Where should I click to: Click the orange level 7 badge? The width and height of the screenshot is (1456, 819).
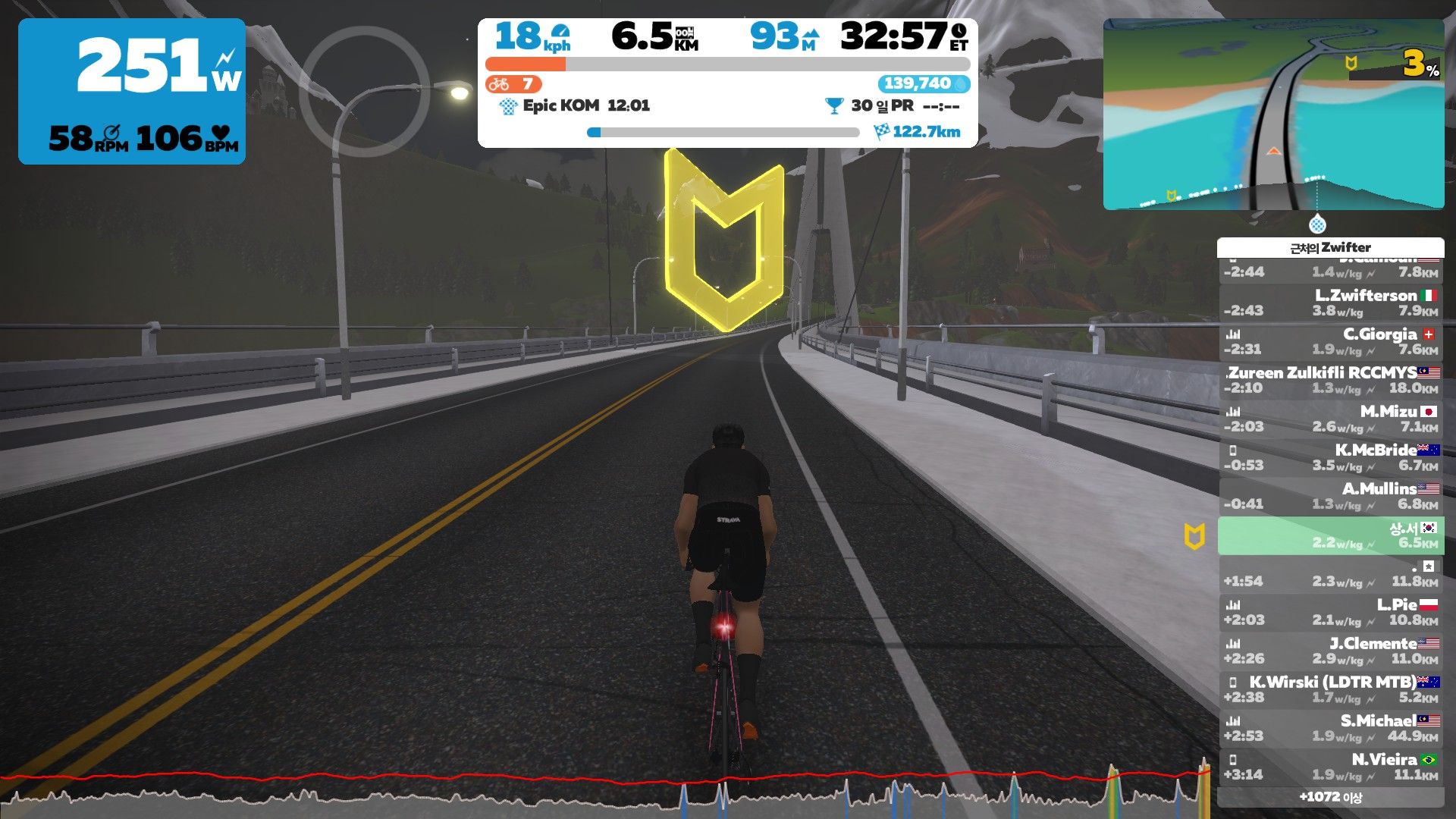tap(513, 84)
